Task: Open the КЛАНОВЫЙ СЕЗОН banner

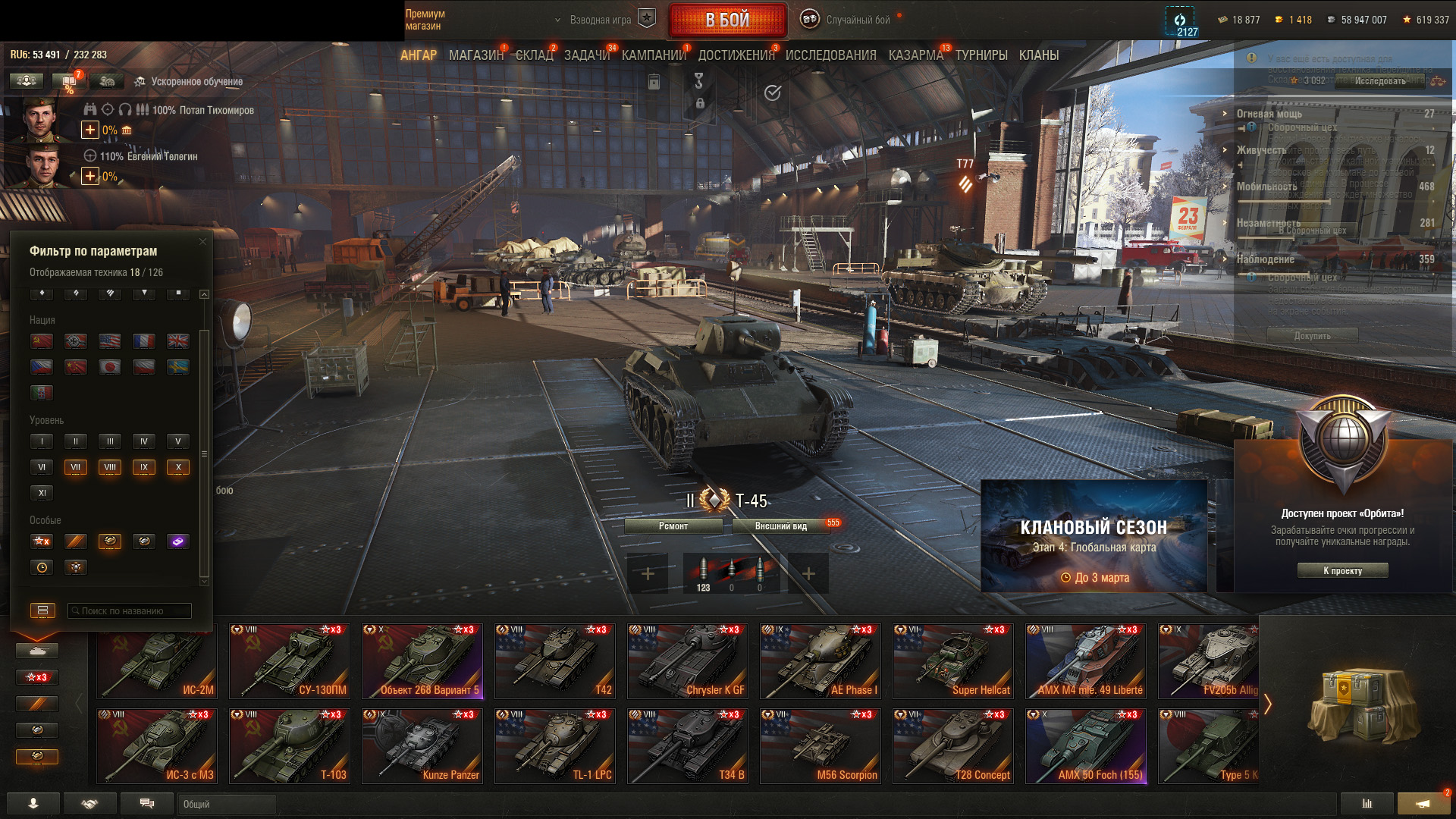Action: 1094,536
